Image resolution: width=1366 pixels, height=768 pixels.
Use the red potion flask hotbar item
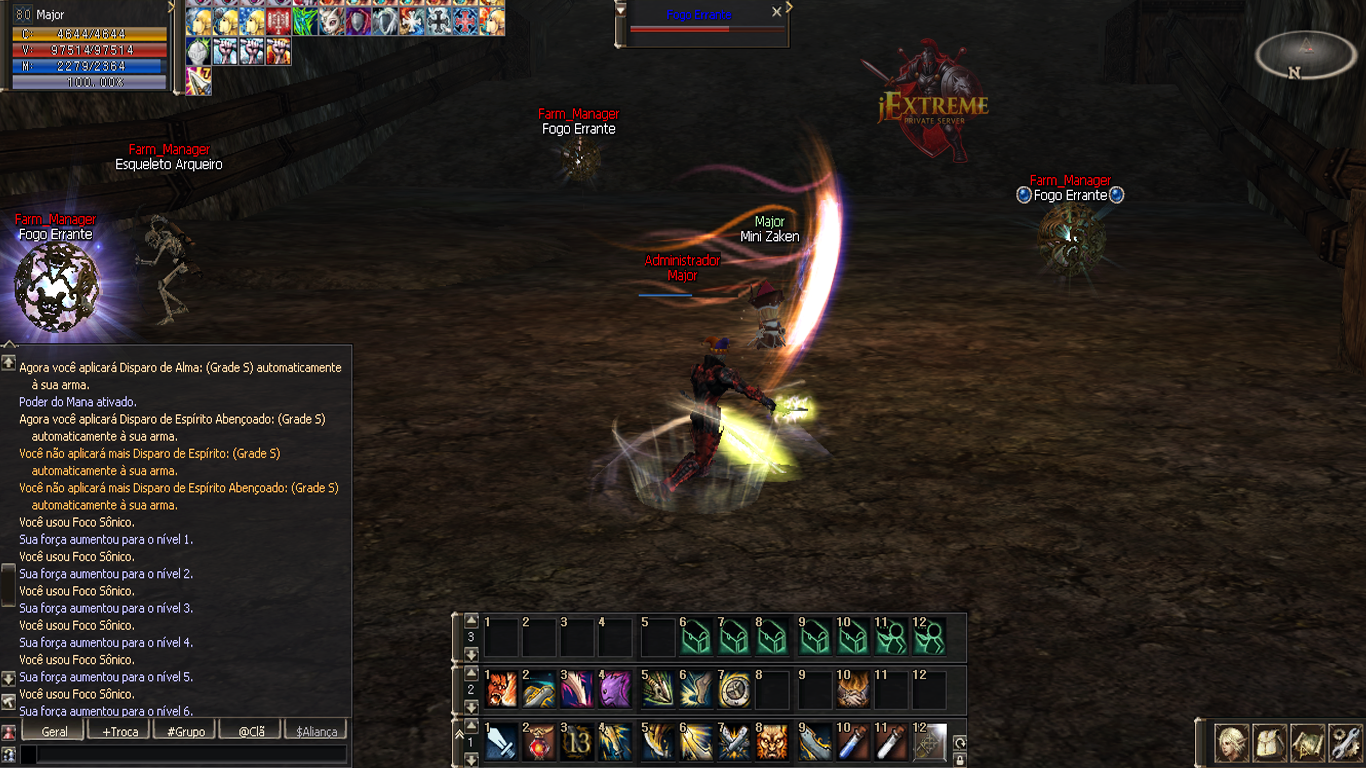(540, 742)
